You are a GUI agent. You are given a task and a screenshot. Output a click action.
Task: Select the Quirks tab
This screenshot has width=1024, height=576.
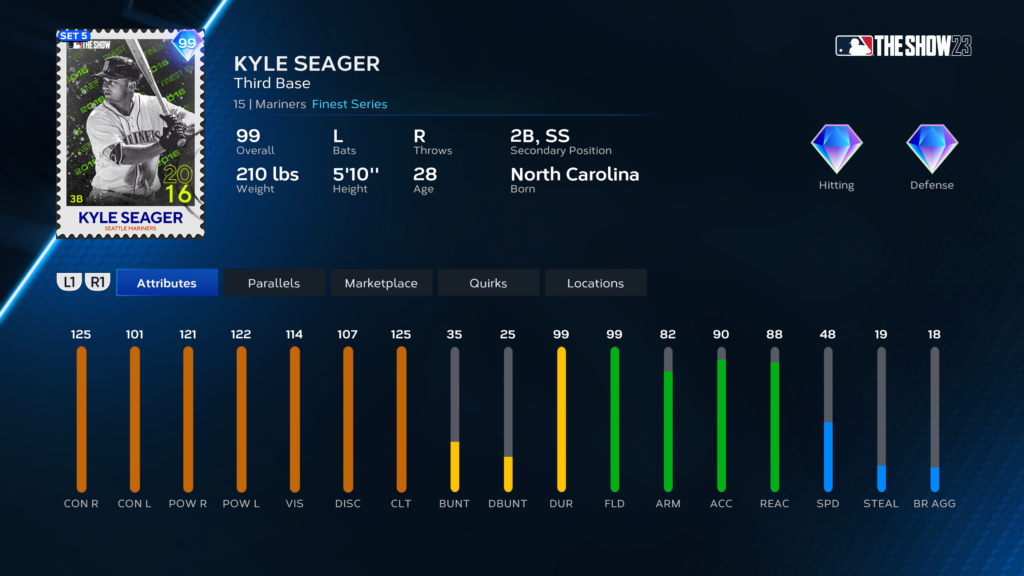coord(488,283)
